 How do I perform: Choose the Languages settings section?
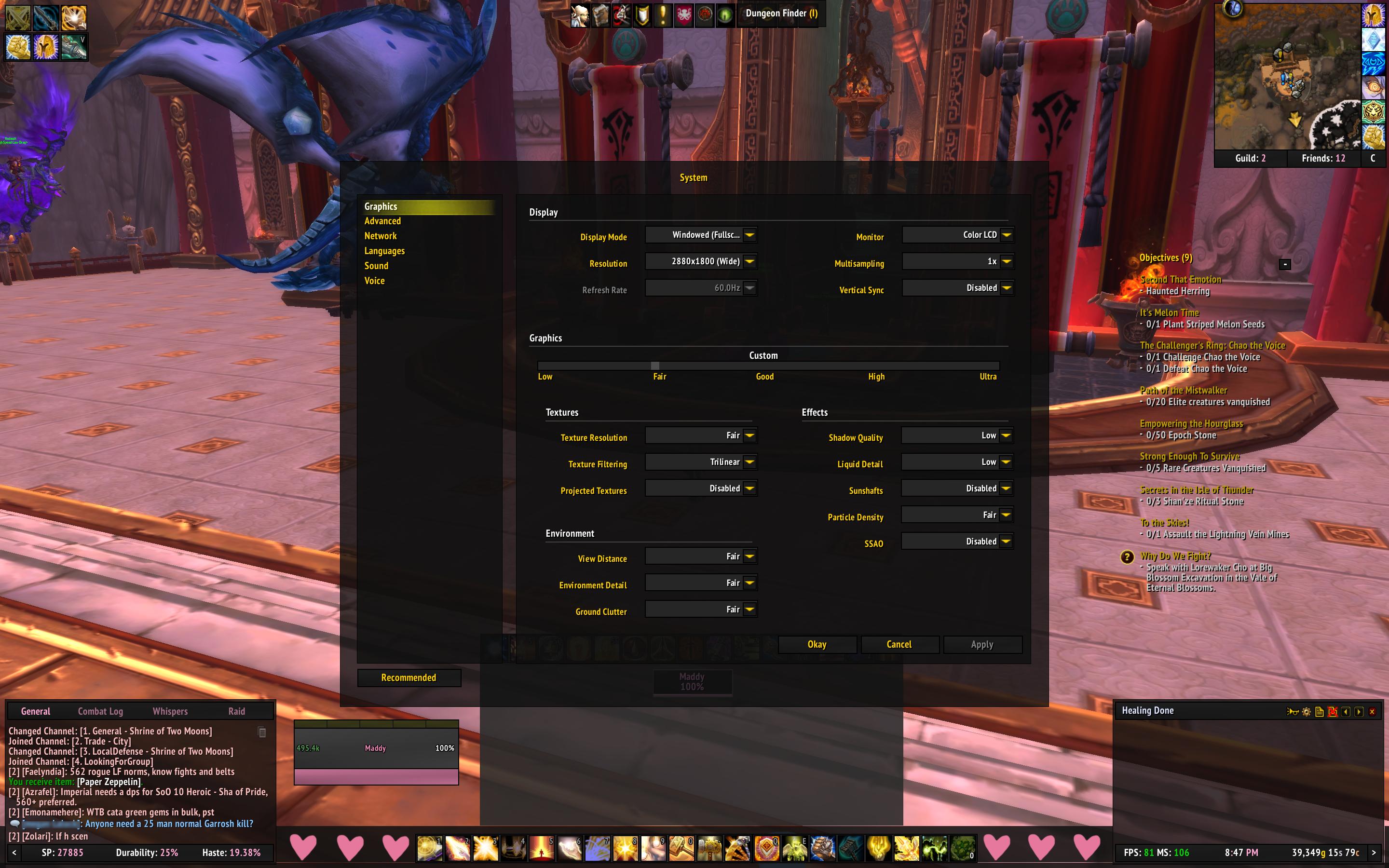[384, 251]
